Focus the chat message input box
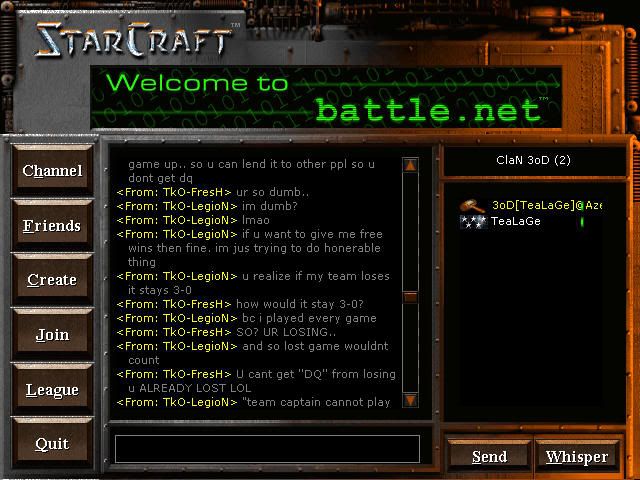 click(x=267, y=449)
